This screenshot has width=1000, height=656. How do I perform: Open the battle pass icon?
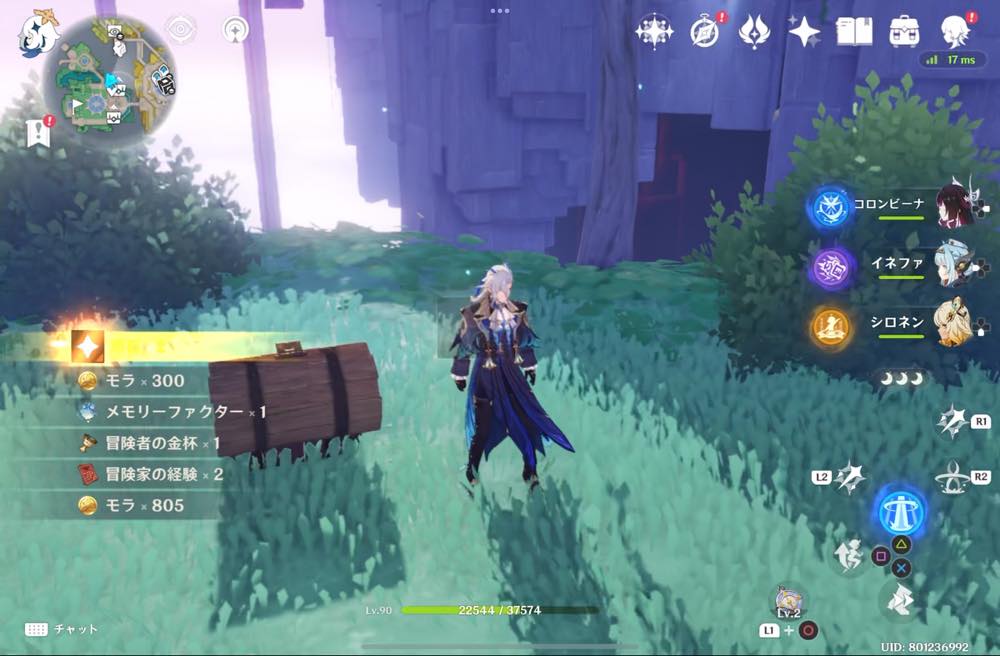(753, 32)
